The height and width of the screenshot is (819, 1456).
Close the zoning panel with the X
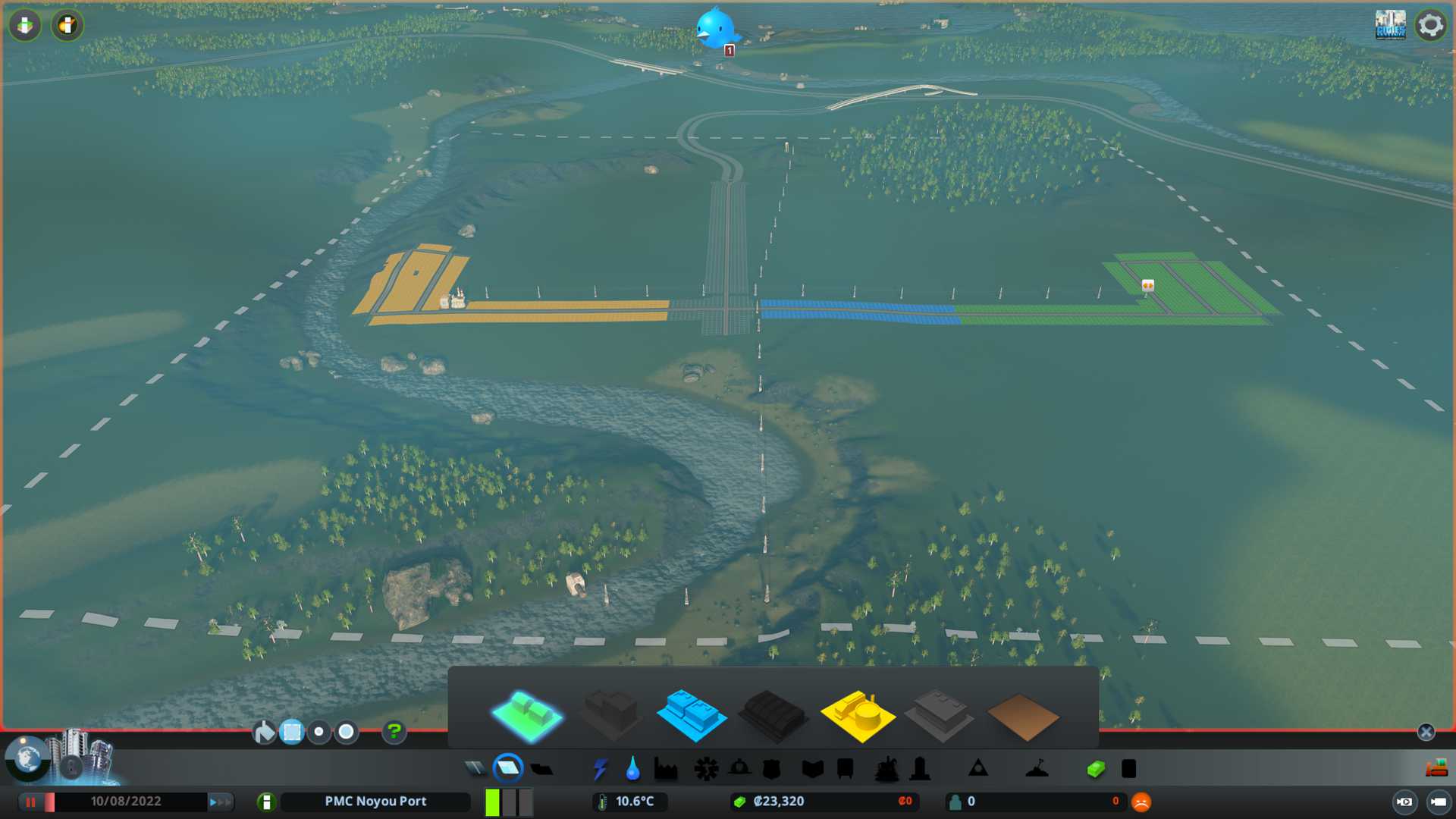(1426, 732)
